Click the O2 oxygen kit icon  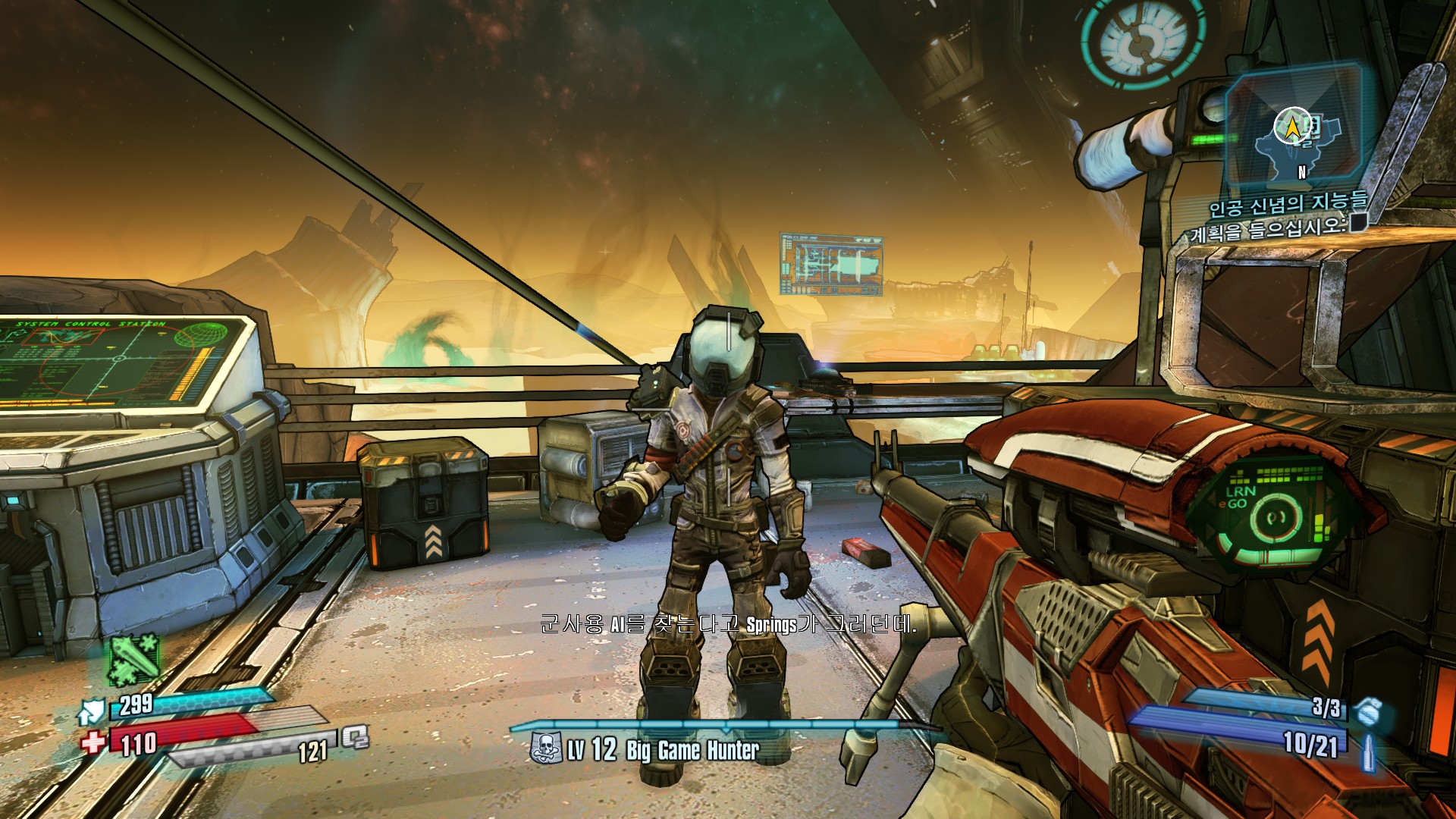click(354, 737)
